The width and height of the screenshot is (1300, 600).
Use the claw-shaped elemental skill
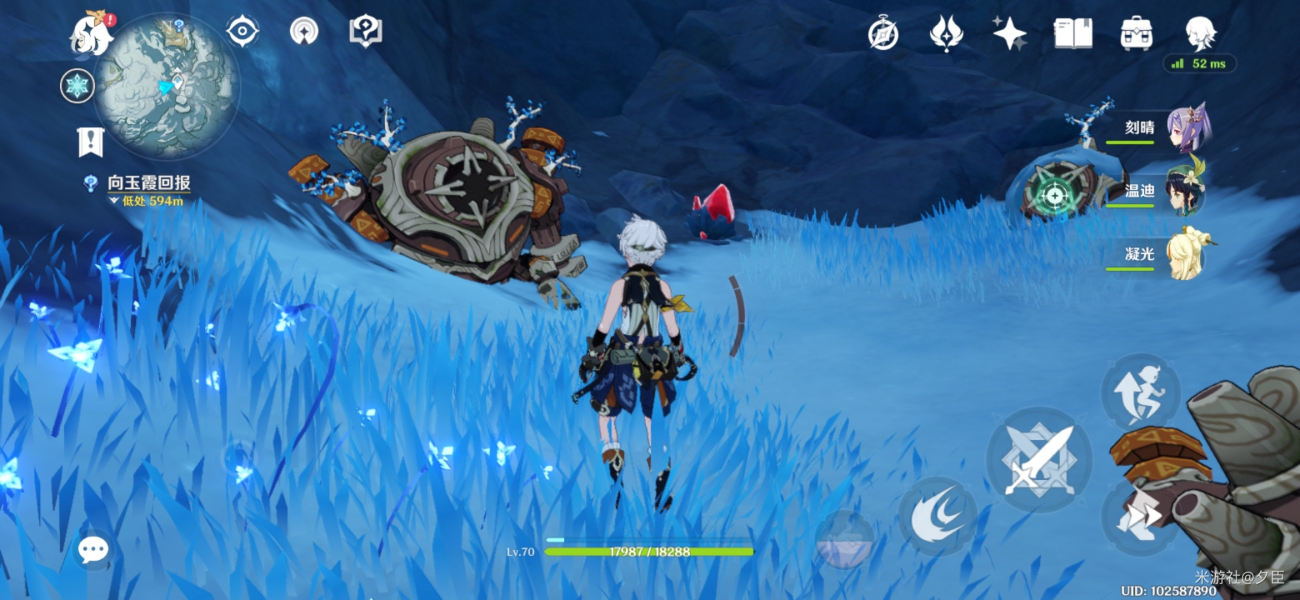pos(937,516)
